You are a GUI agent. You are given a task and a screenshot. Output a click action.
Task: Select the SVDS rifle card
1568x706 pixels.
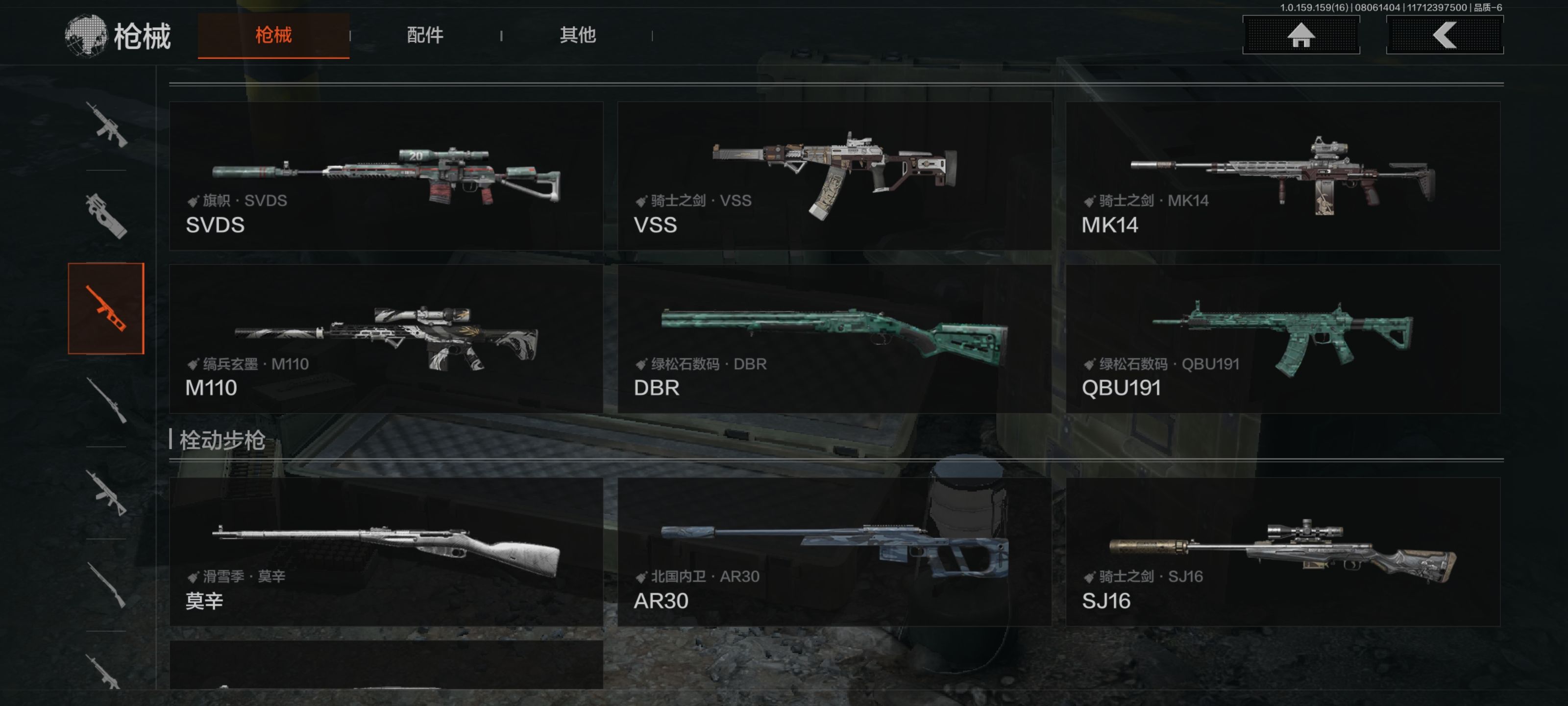[x=386, y=176]
